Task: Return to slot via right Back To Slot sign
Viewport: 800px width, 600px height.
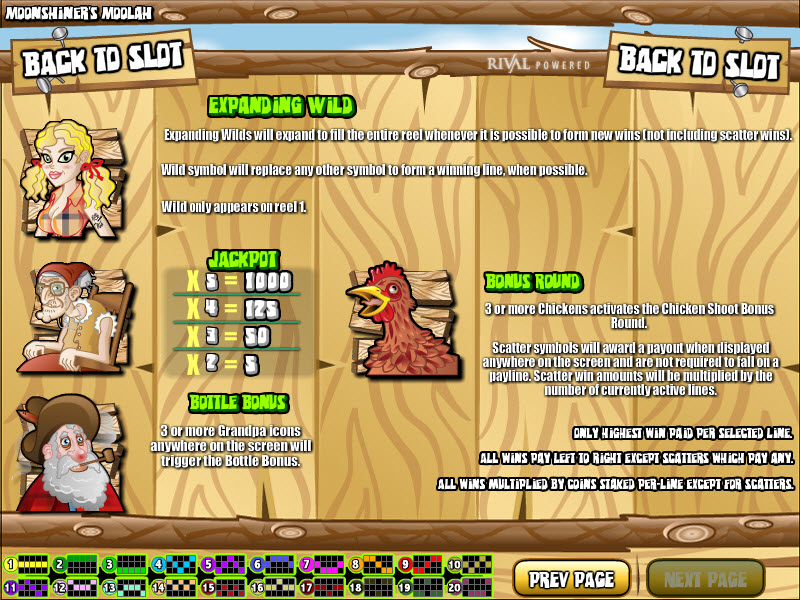Action: (x=697, y=62)
